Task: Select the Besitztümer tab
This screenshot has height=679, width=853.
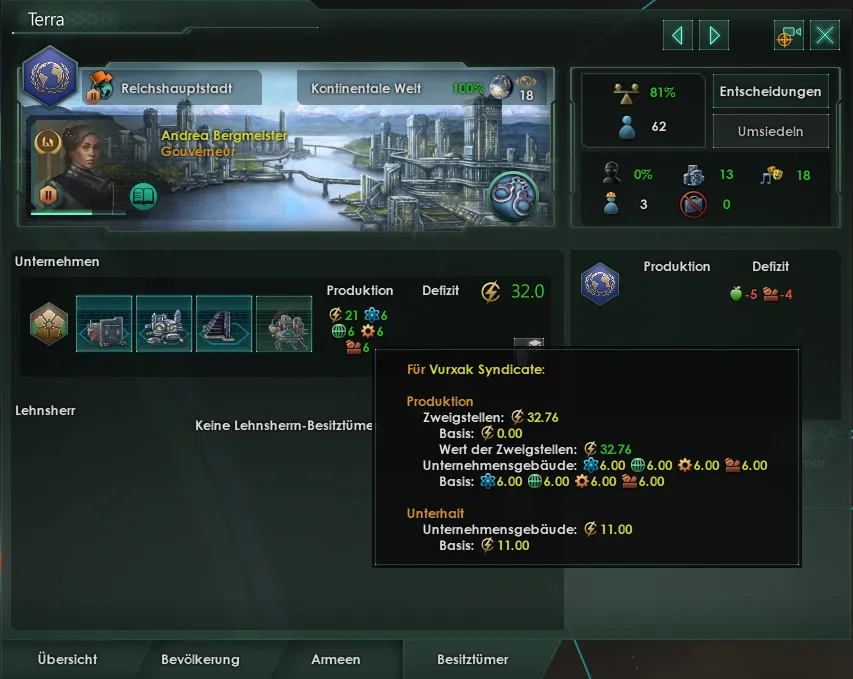Action: click(x=473, y=659)
